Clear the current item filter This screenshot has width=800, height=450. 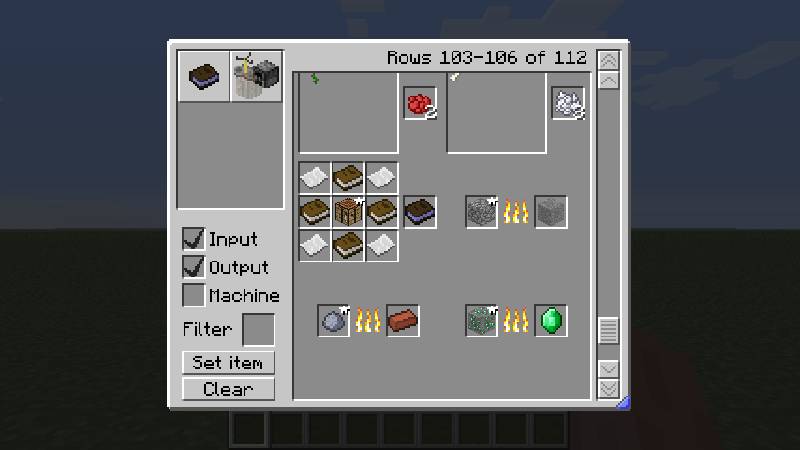(228, 389)
